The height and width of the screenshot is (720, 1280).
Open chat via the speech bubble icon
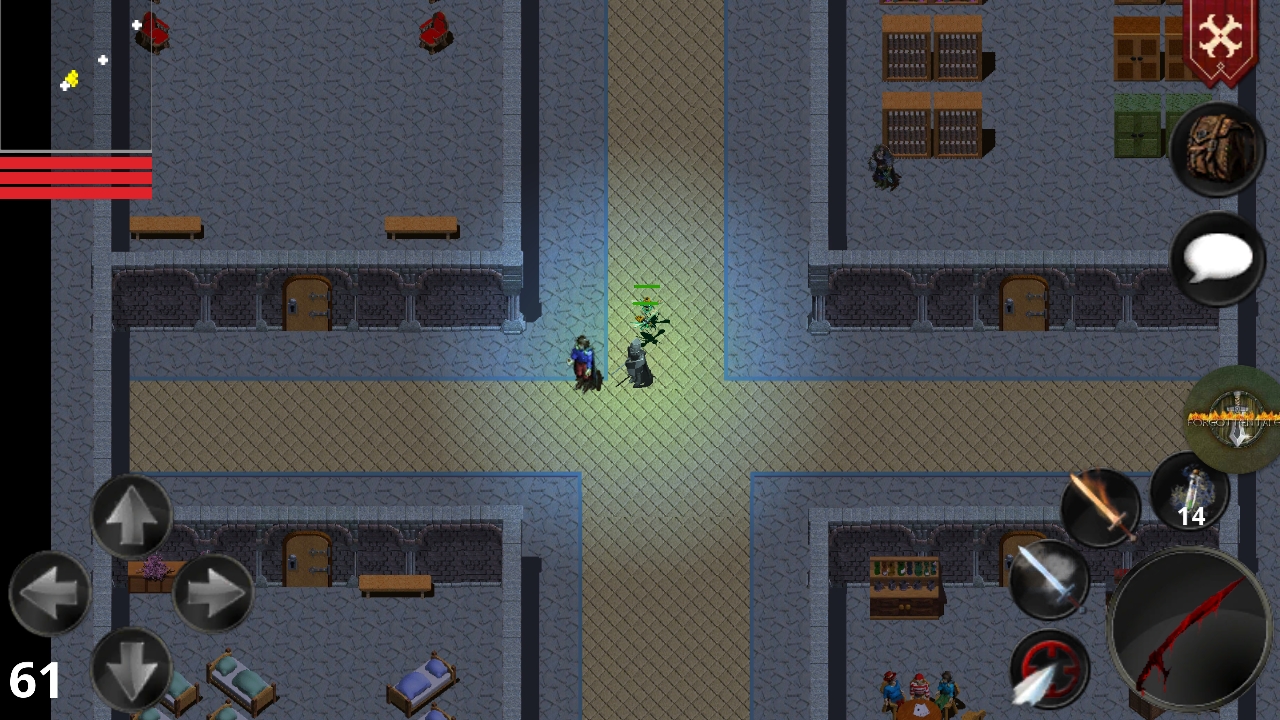1215,260
